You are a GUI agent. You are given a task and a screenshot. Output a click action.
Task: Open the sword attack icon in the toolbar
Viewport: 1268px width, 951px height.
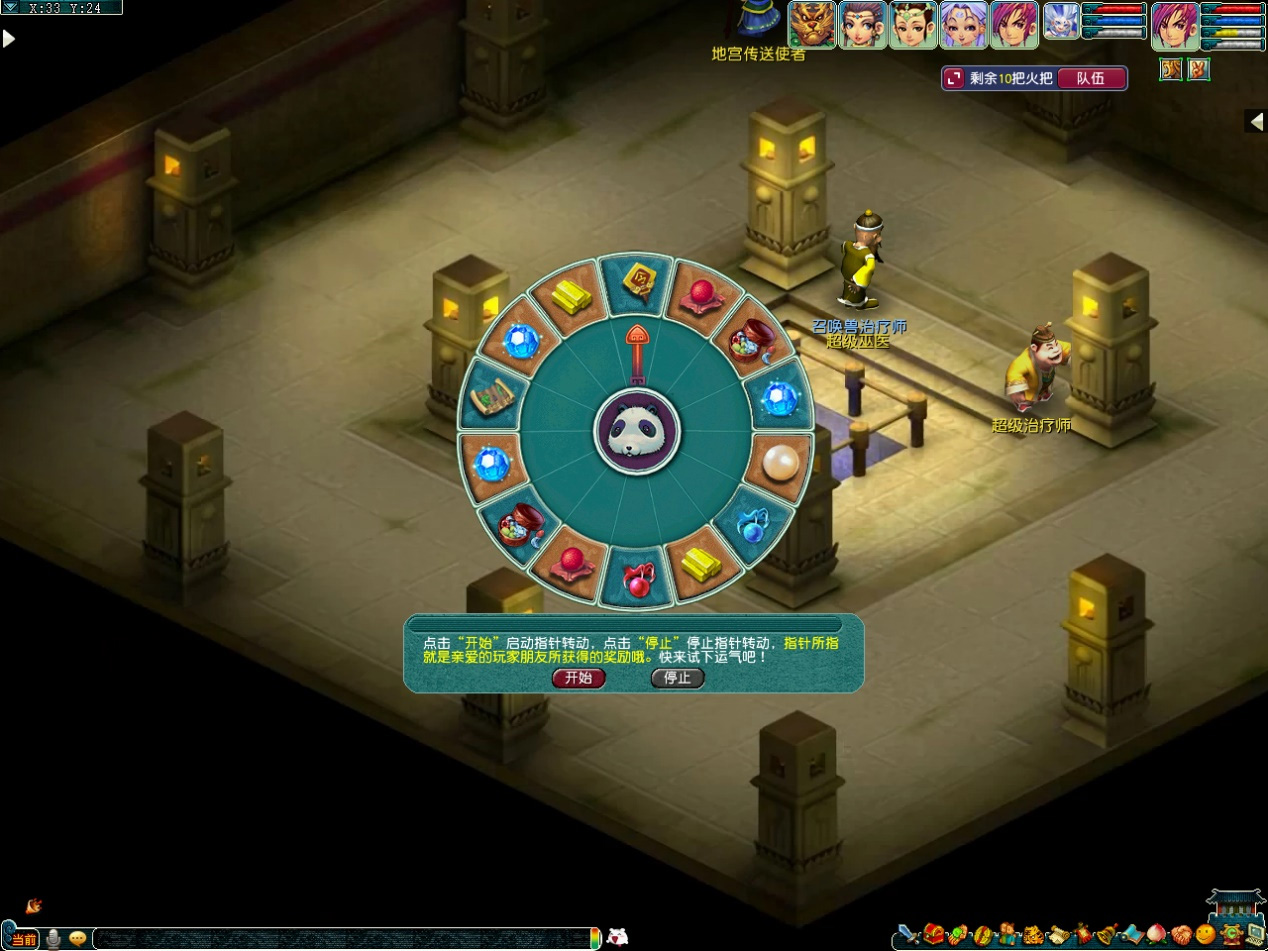tap(908, 936)
